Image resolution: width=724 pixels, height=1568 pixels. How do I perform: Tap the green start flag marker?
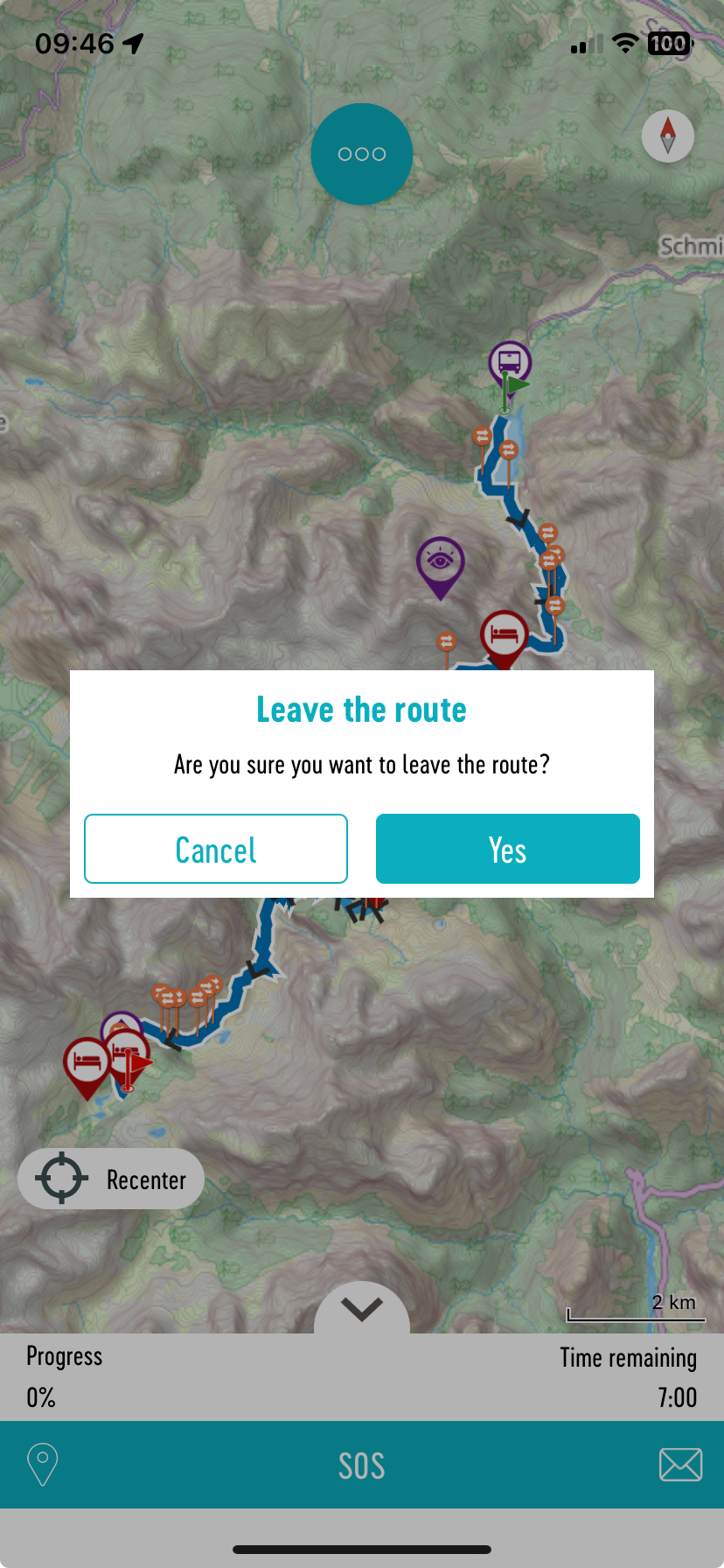[516, 386]
